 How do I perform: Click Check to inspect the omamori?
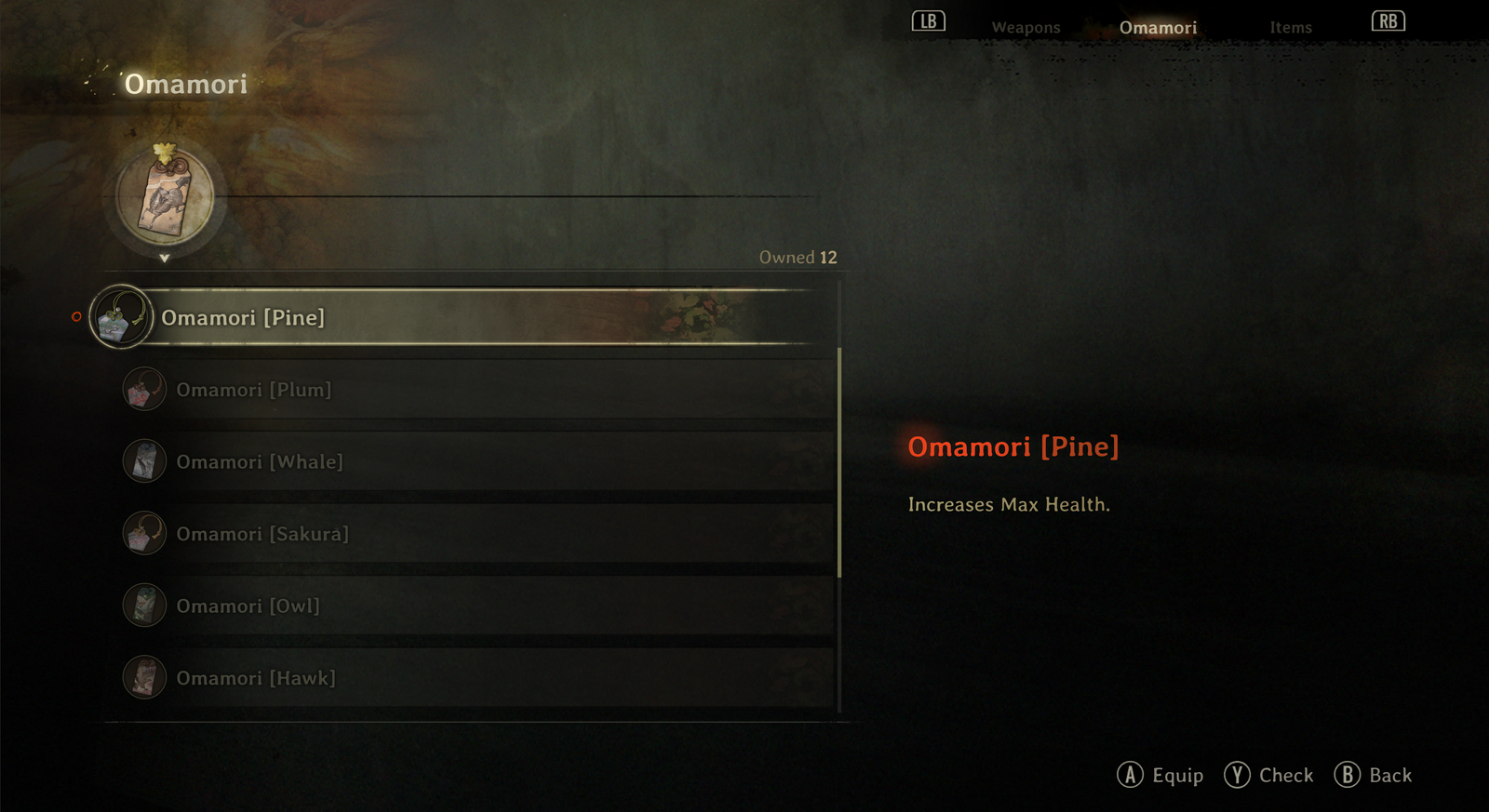1268,774
